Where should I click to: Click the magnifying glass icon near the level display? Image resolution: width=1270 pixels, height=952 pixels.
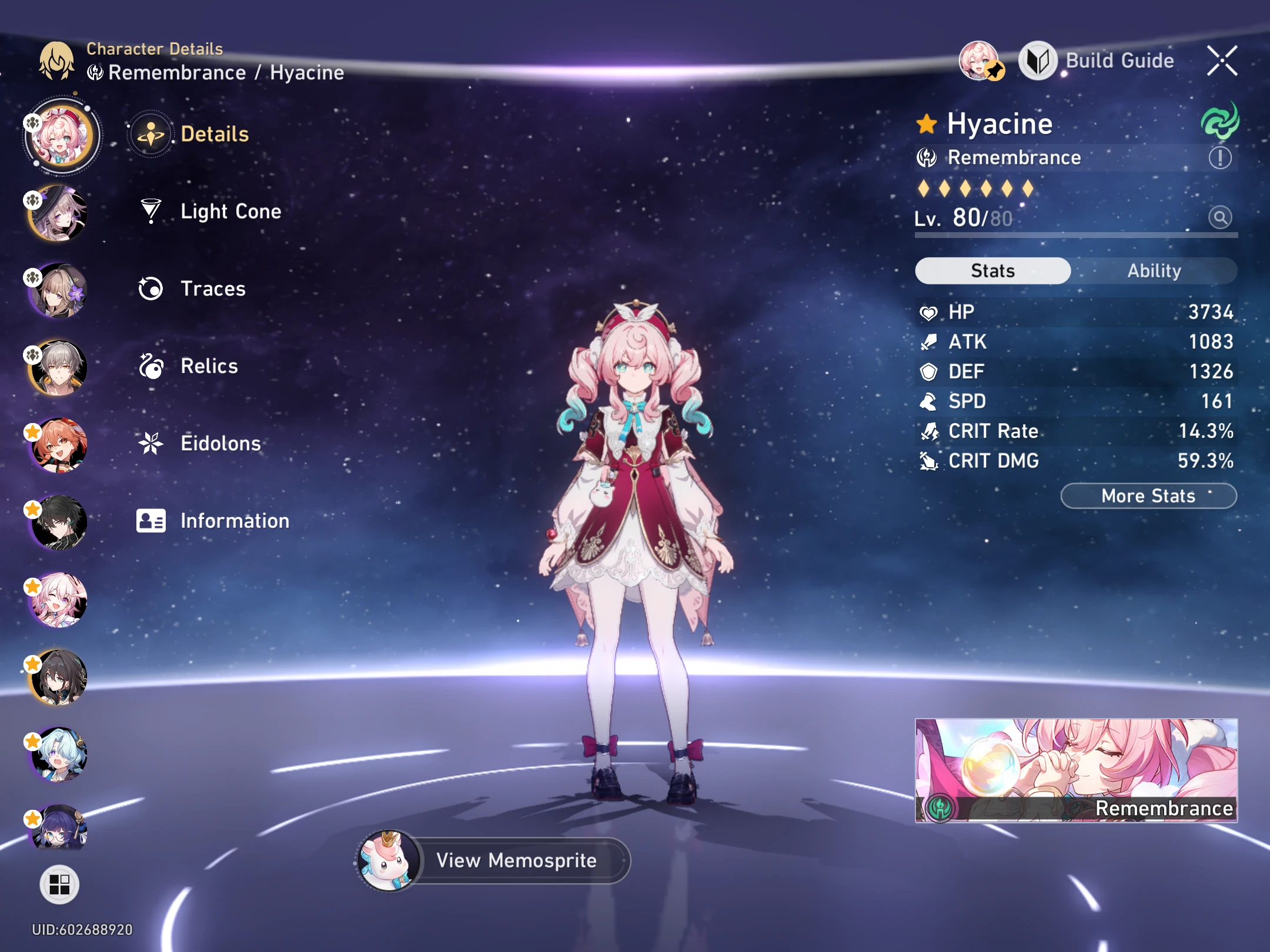1220,217
